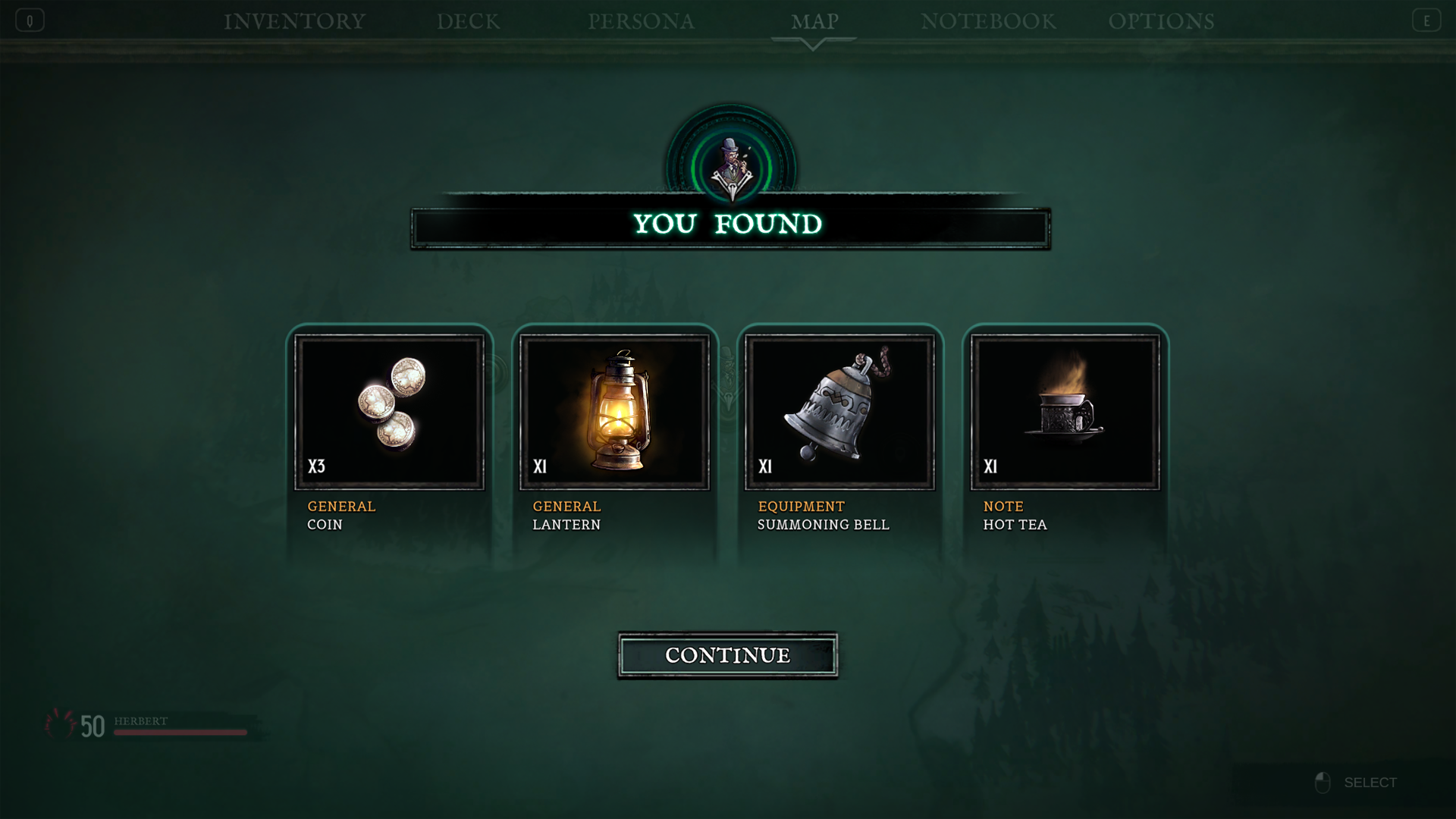Screen dimensions: 1456x819
Task: Select the NOTE Hot Tea card
Action: coord(1065,432)
